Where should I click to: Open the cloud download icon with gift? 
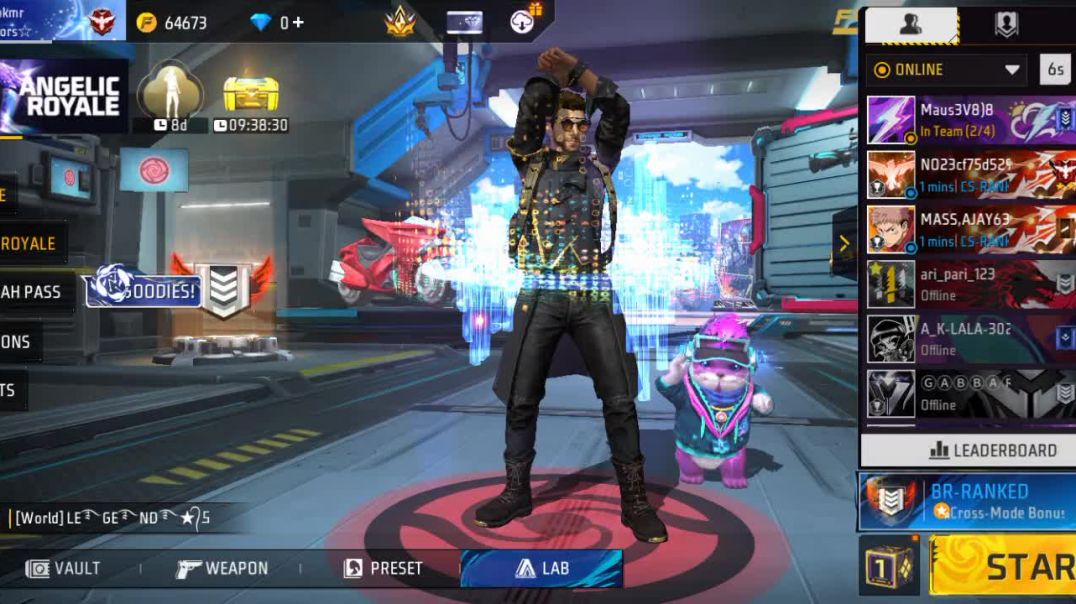[x=524, y=20]
